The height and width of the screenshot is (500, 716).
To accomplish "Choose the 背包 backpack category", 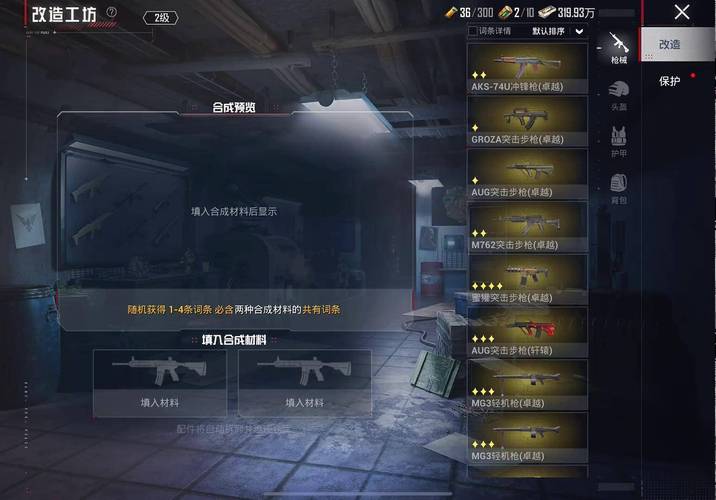I will (619, 187).
